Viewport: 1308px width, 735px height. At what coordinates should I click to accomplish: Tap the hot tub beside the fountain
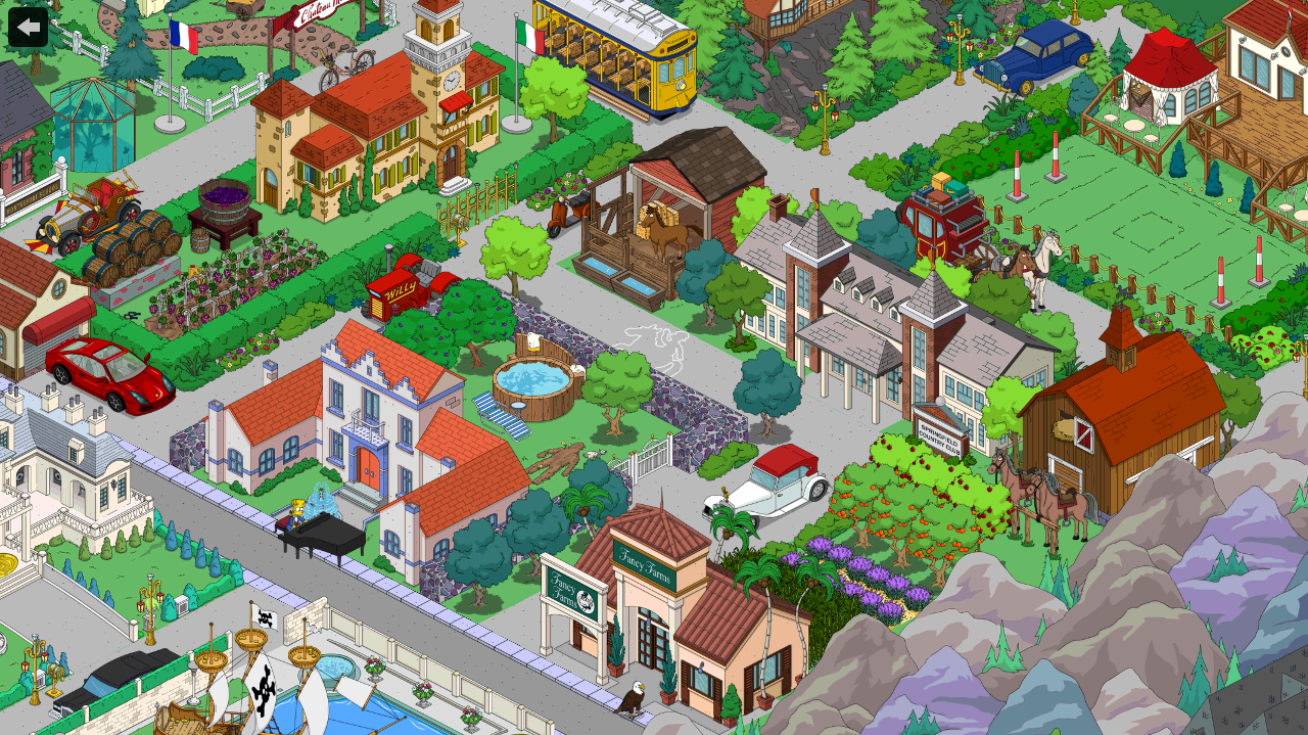tap(532, 378)
